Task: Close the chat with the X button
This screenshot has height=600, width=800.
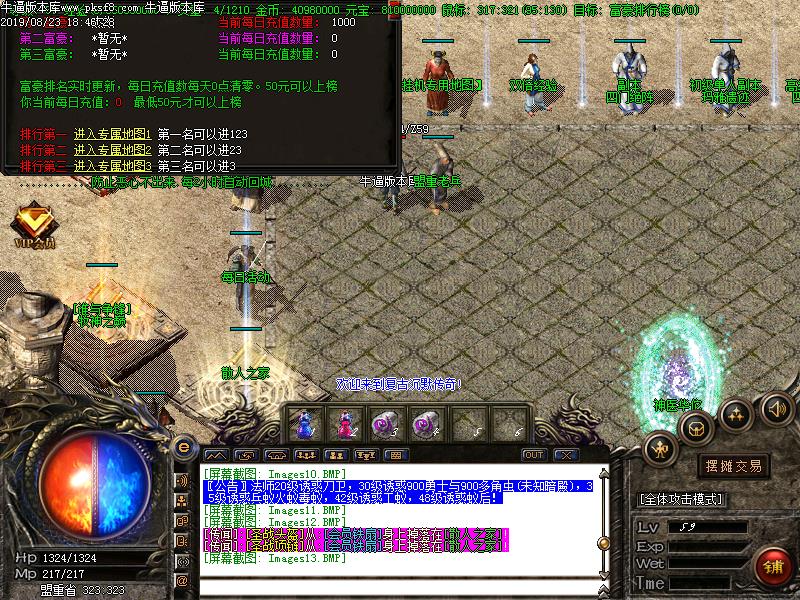Action: point(567,455)
